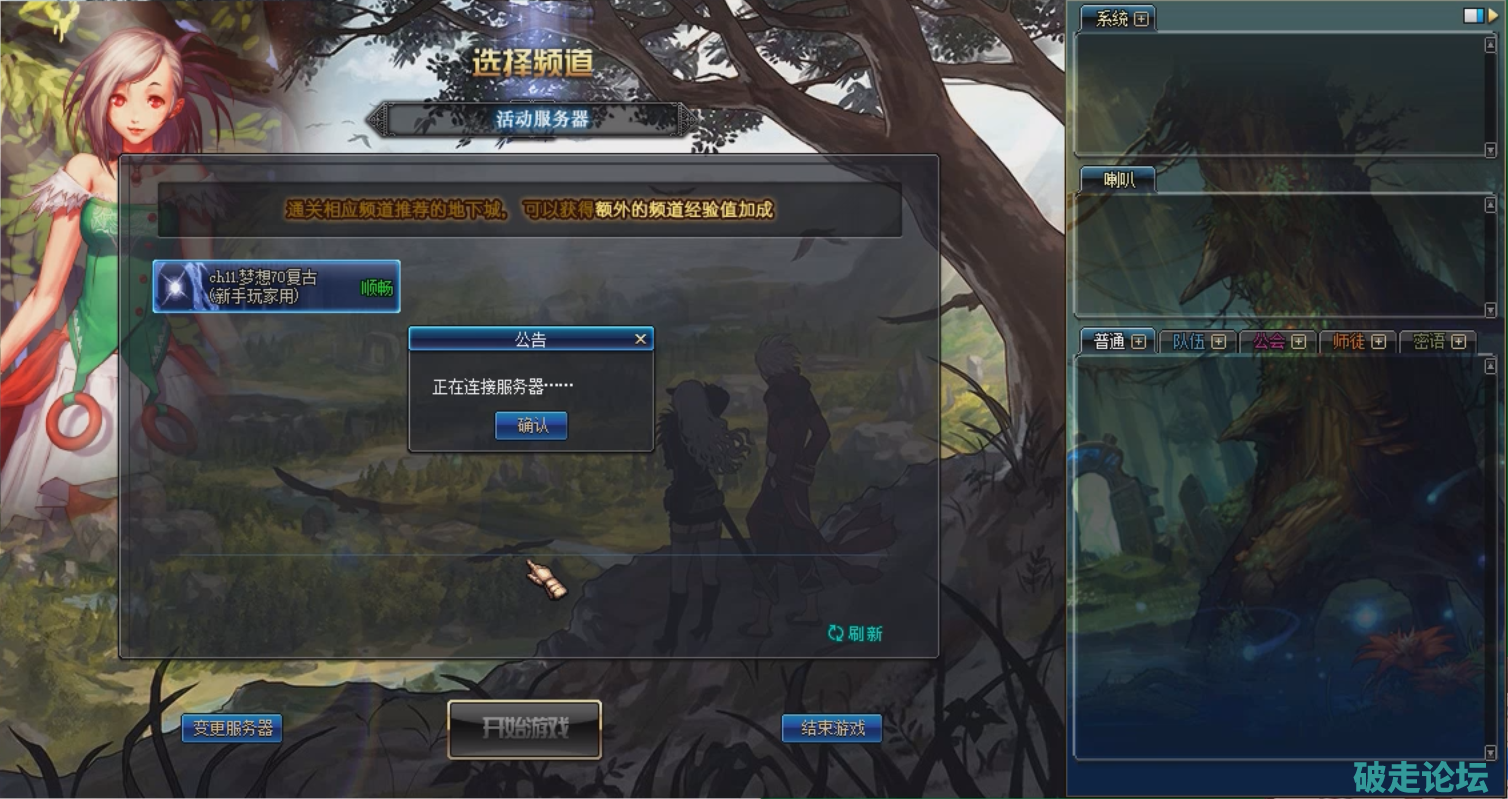Close the 公告 announcement popup
The width and height of the screenshot is (1508, 799).
point(641,340)
